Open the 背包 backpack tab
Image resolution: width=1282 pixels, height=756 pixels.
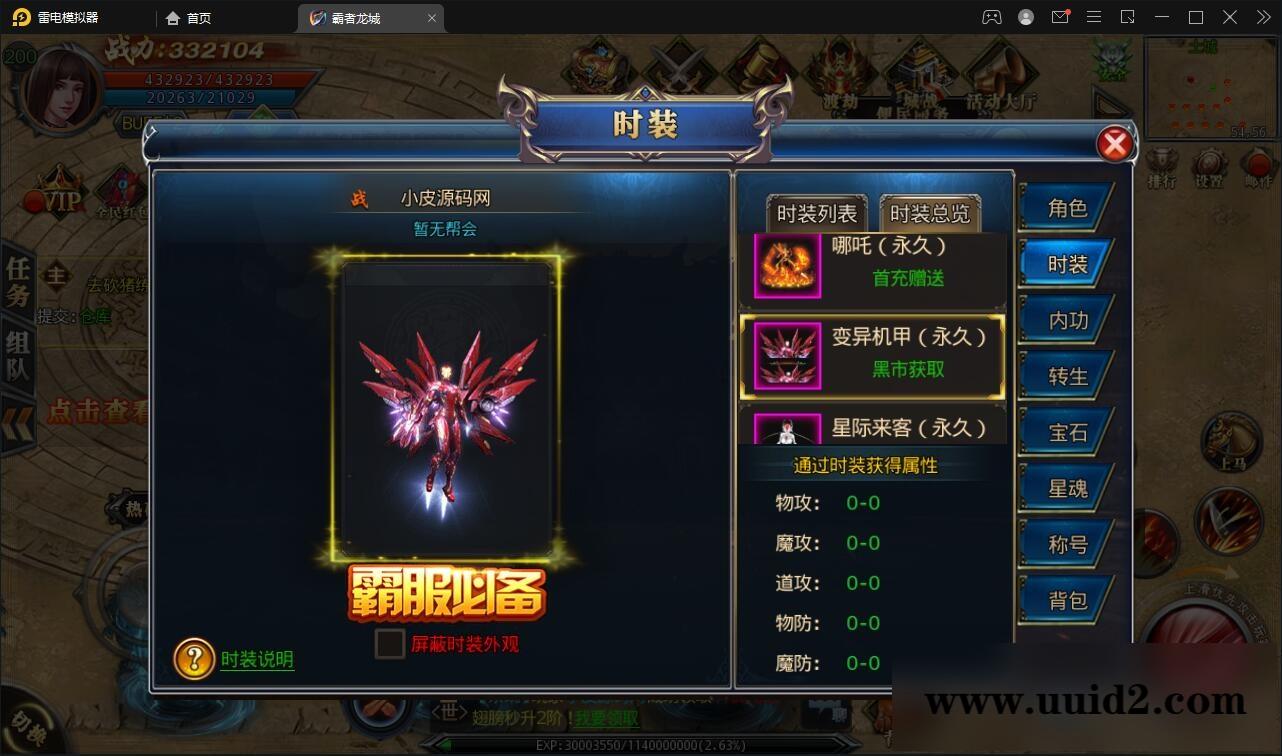click(x=1065, y=599)
